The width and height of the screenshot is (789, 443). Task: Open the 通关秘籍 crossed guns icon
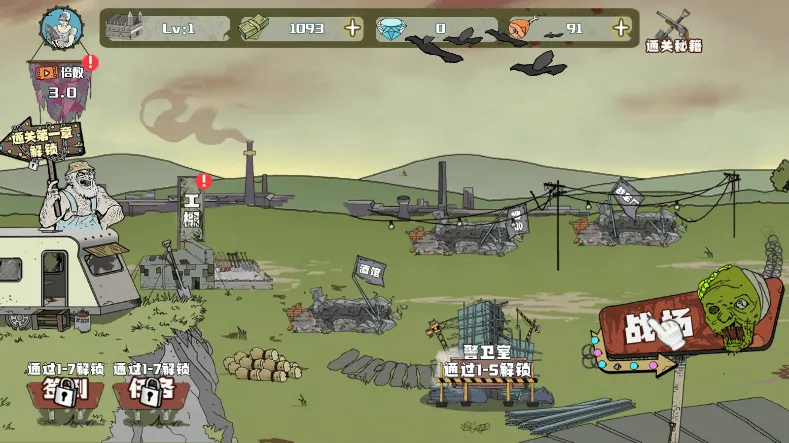pos(676,30)
